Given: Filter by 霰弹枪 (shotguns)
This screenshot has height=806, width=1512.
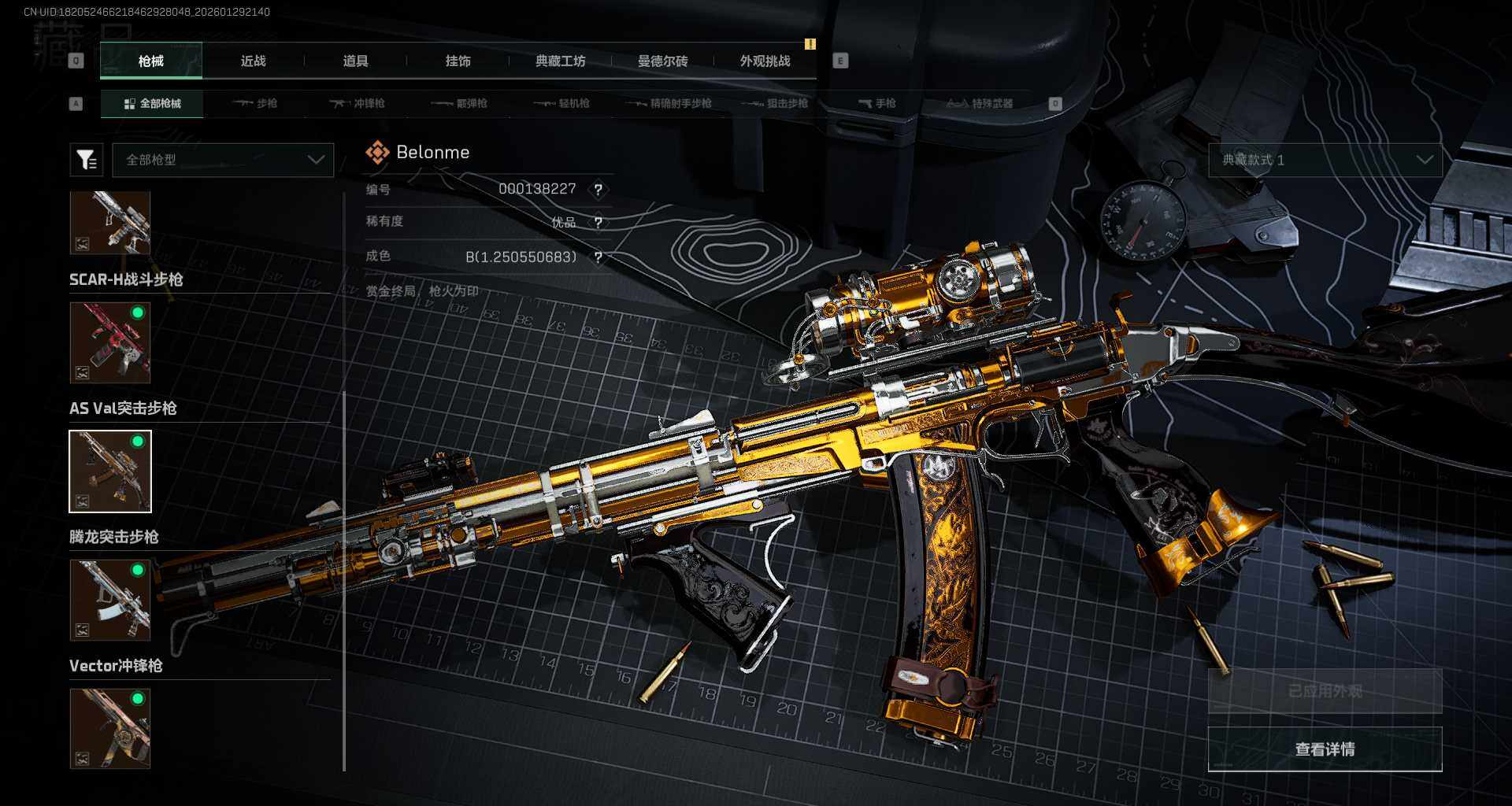Looking at the screenshot, I should [x=460, y=104].
